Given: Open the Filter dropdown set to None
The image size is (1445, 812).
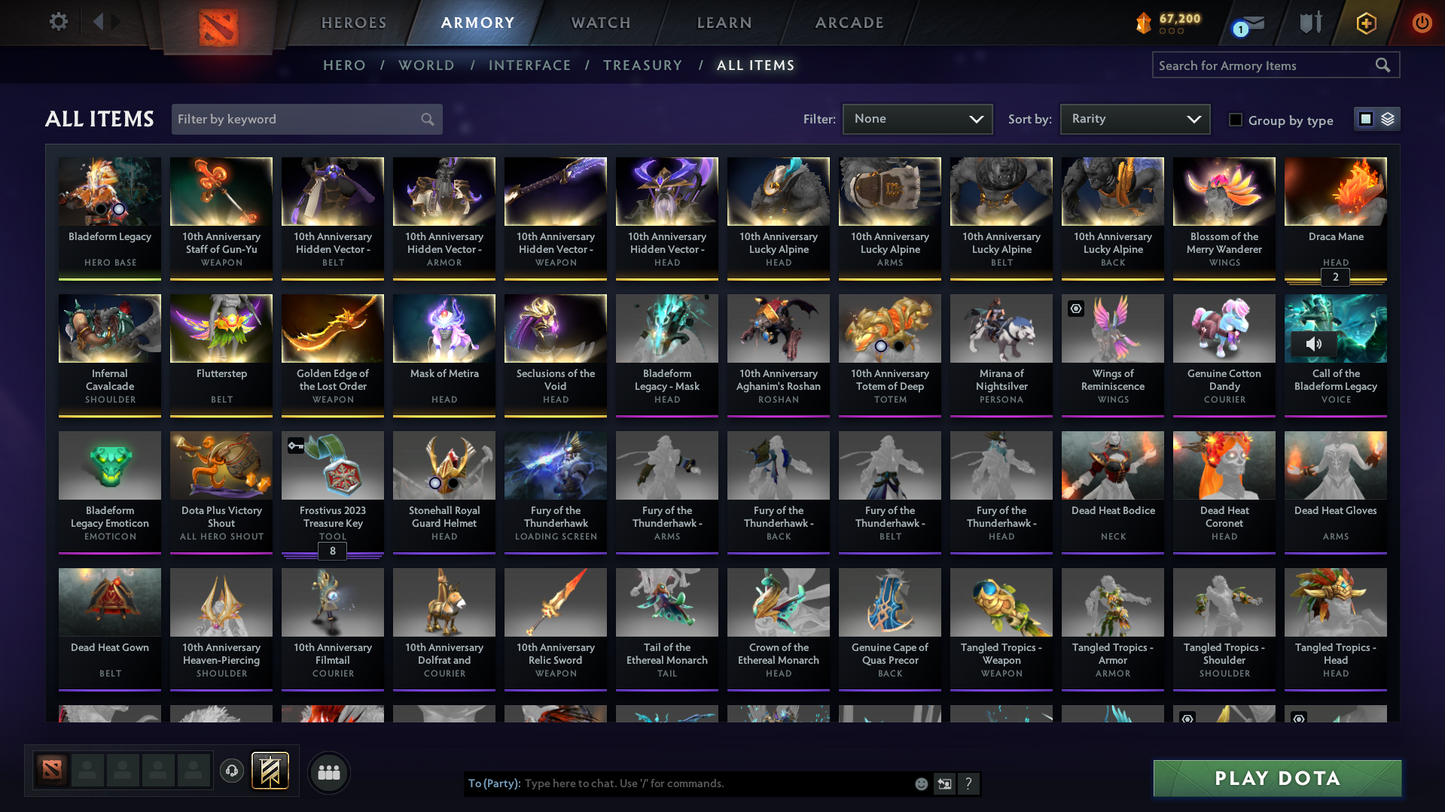Looking at the screenshot, I should click(916, 118).
